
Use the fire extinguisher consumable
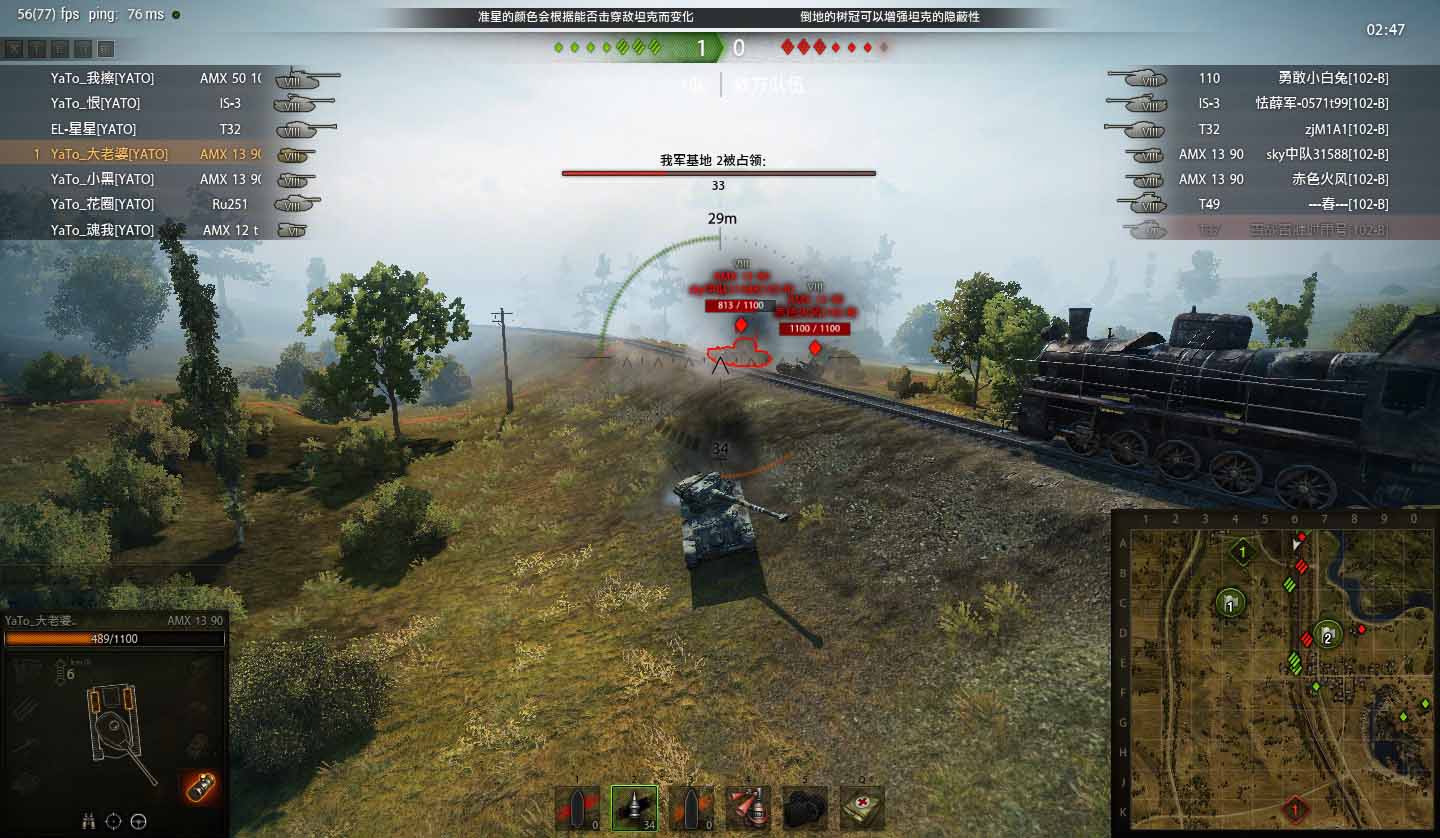pos(747,807)
